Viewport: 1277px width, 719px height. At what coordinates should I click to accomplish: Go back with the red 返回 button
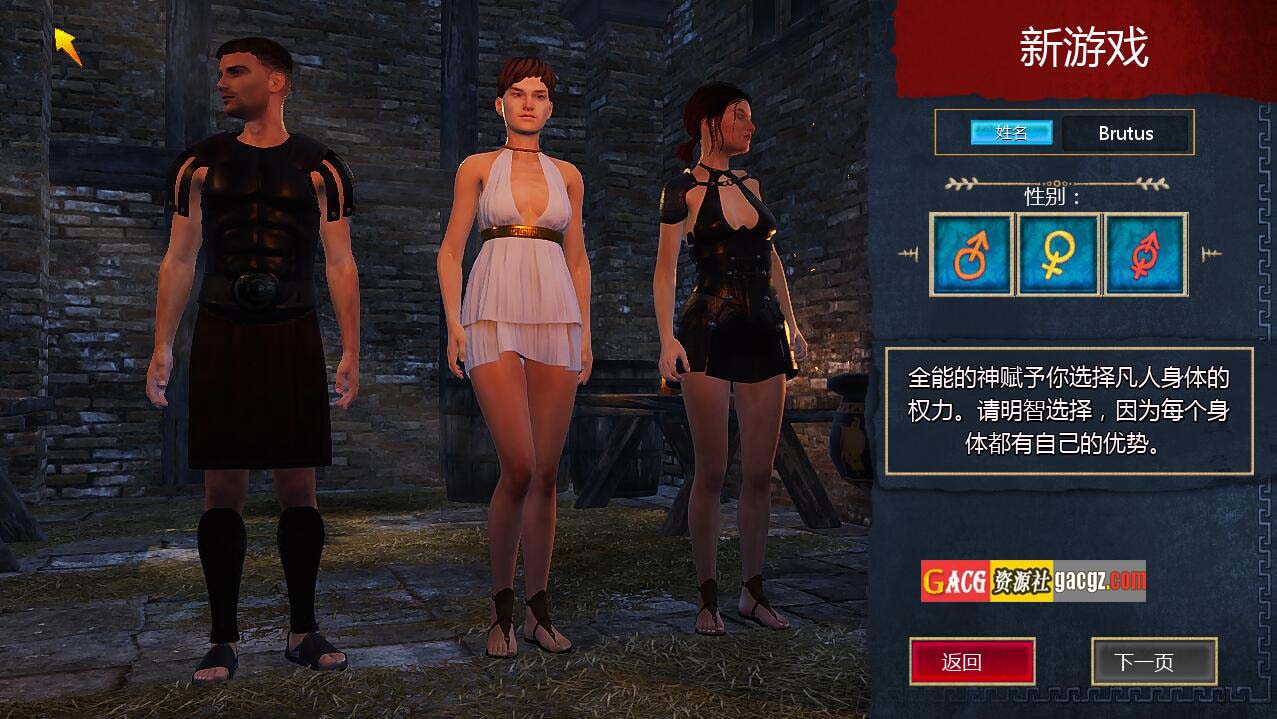pos(971,662)
